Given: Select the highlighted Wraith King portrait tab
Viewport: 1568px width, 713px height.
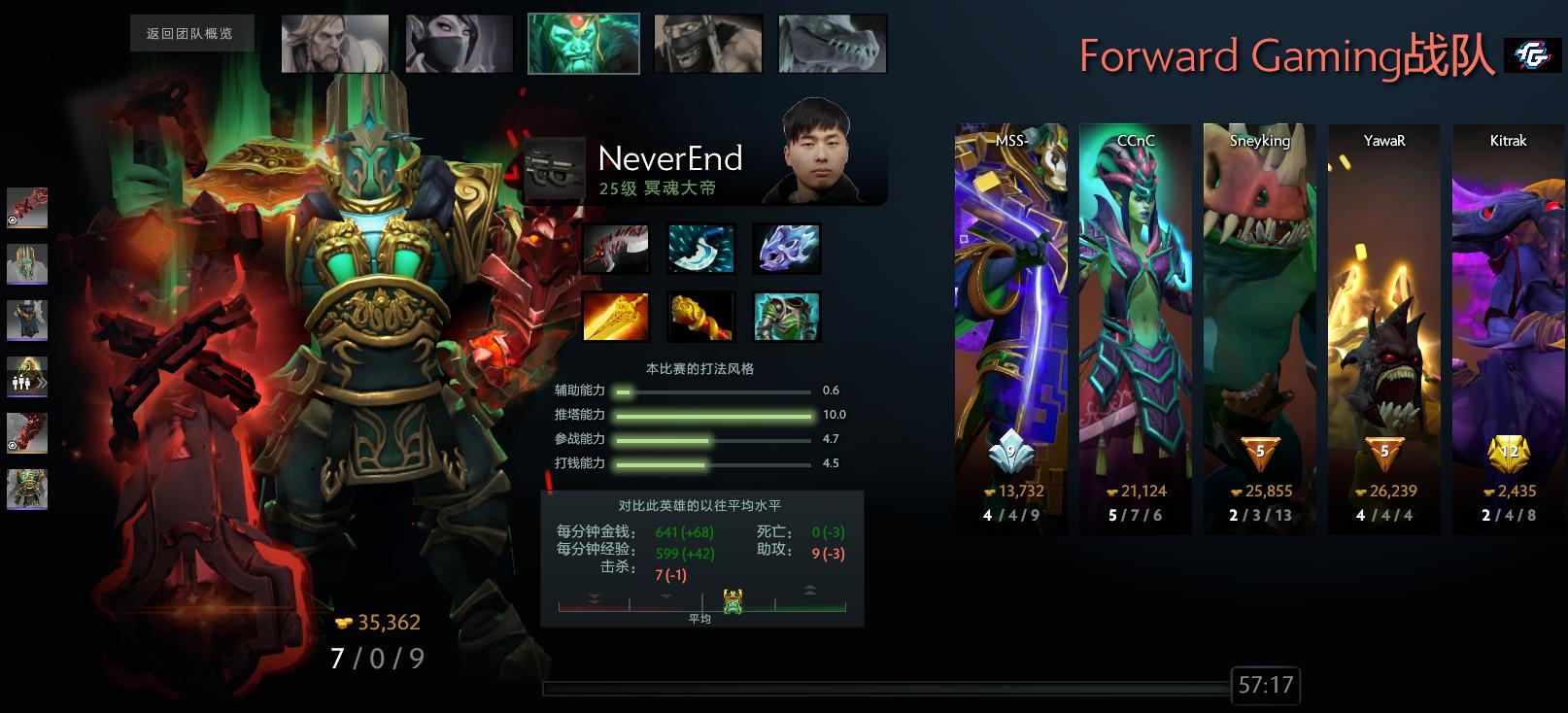Looking at the screenshot, I should coord(583,42).
